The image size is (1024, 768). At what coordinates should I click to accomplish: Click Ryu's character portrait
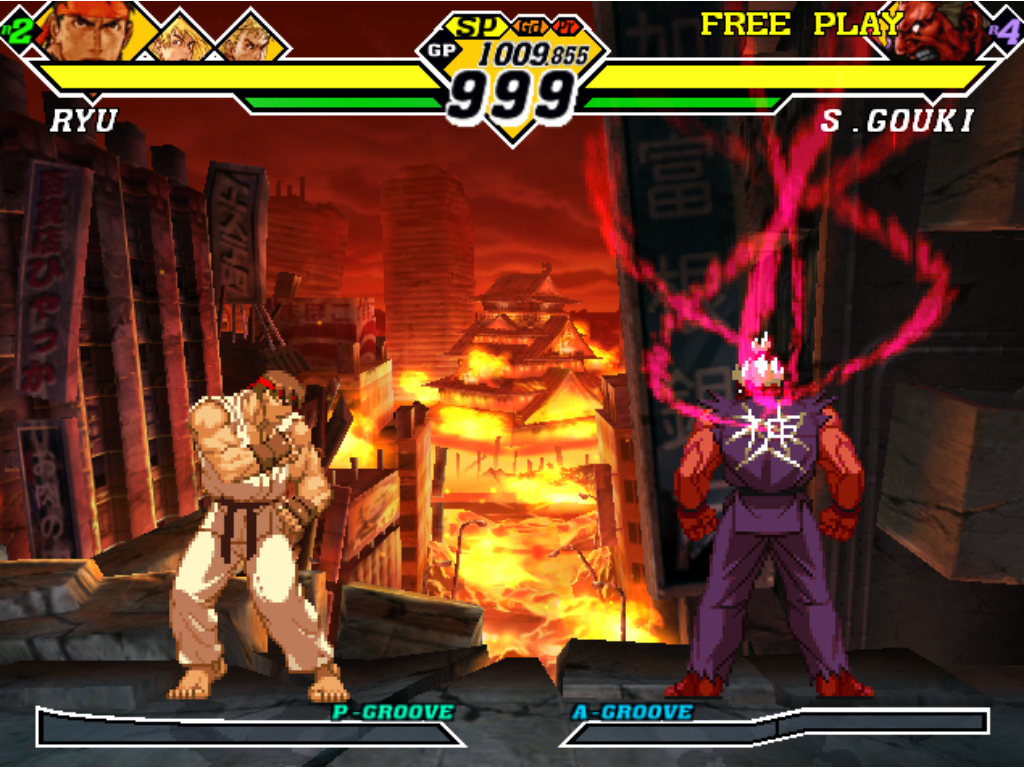90,32
